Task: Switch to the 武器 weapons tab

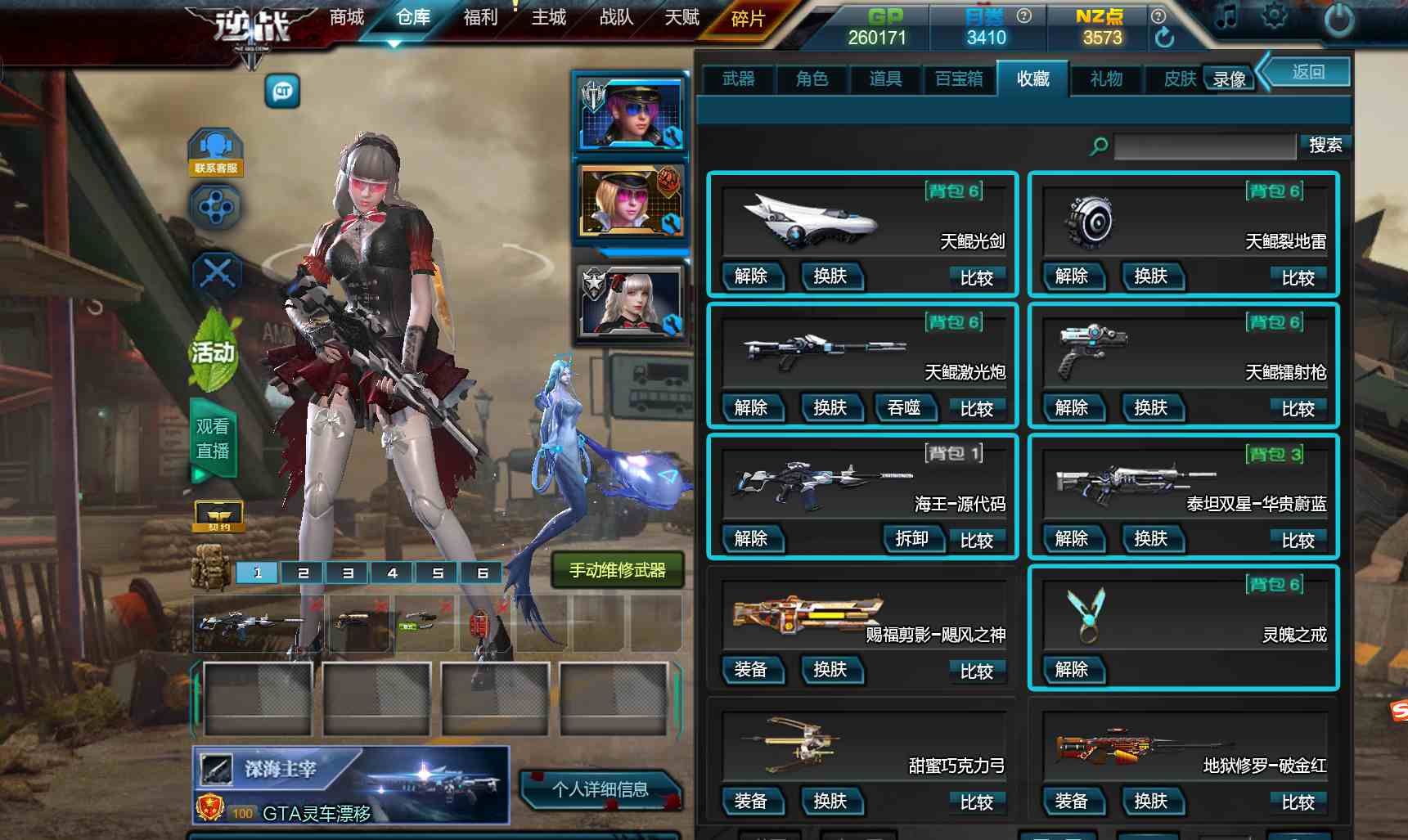Action: pyautogui.click(x=738, y=79)
